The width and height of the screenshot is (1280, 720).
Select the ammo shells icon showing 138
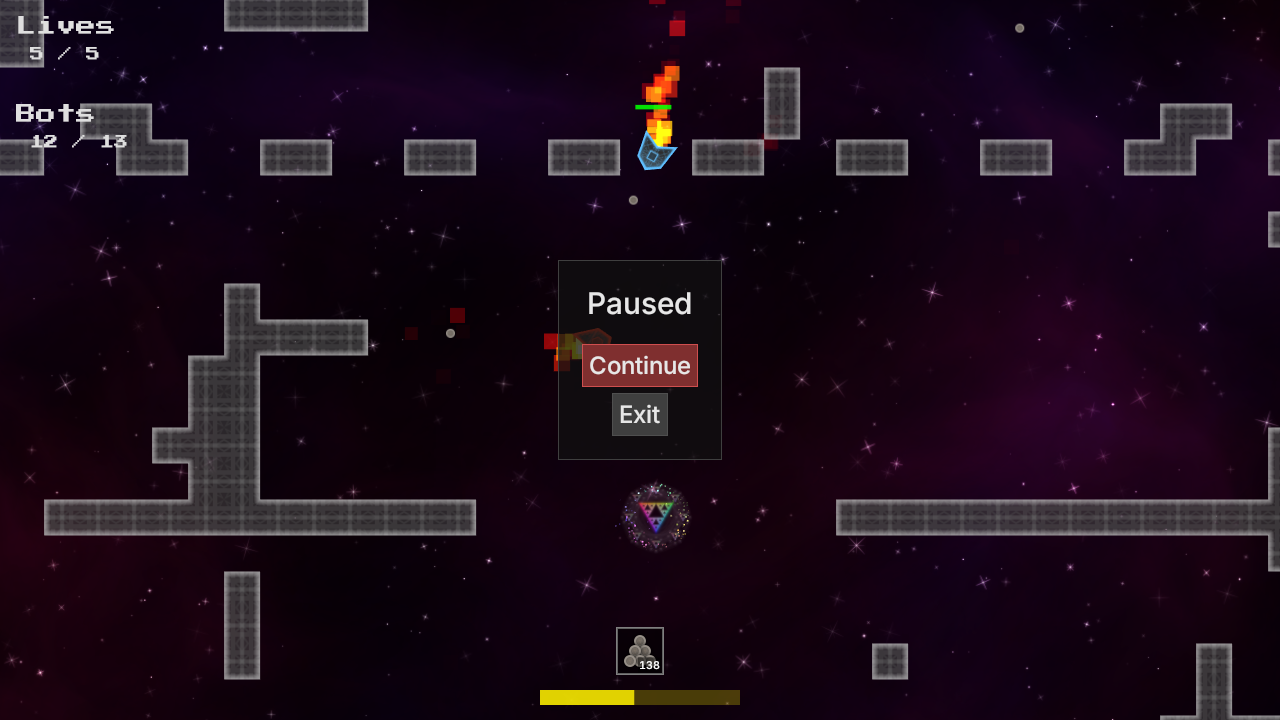click(639, 650)
